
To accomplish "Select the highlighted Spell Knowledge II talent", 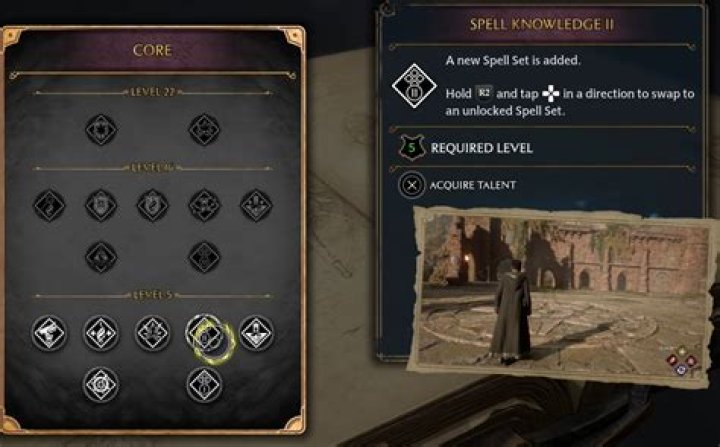I will 203,334.
